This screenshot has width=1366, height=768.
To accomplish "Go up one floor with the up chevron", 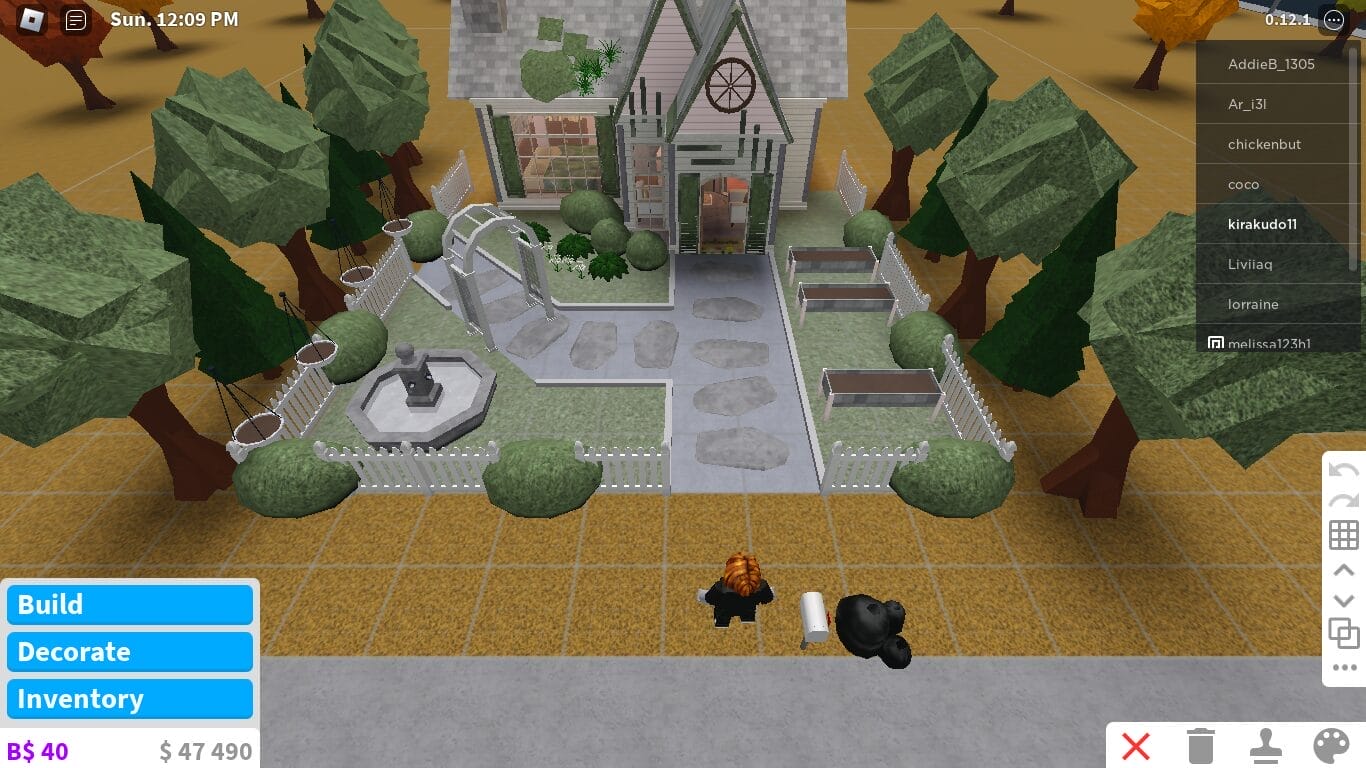I will (1344, 568).
